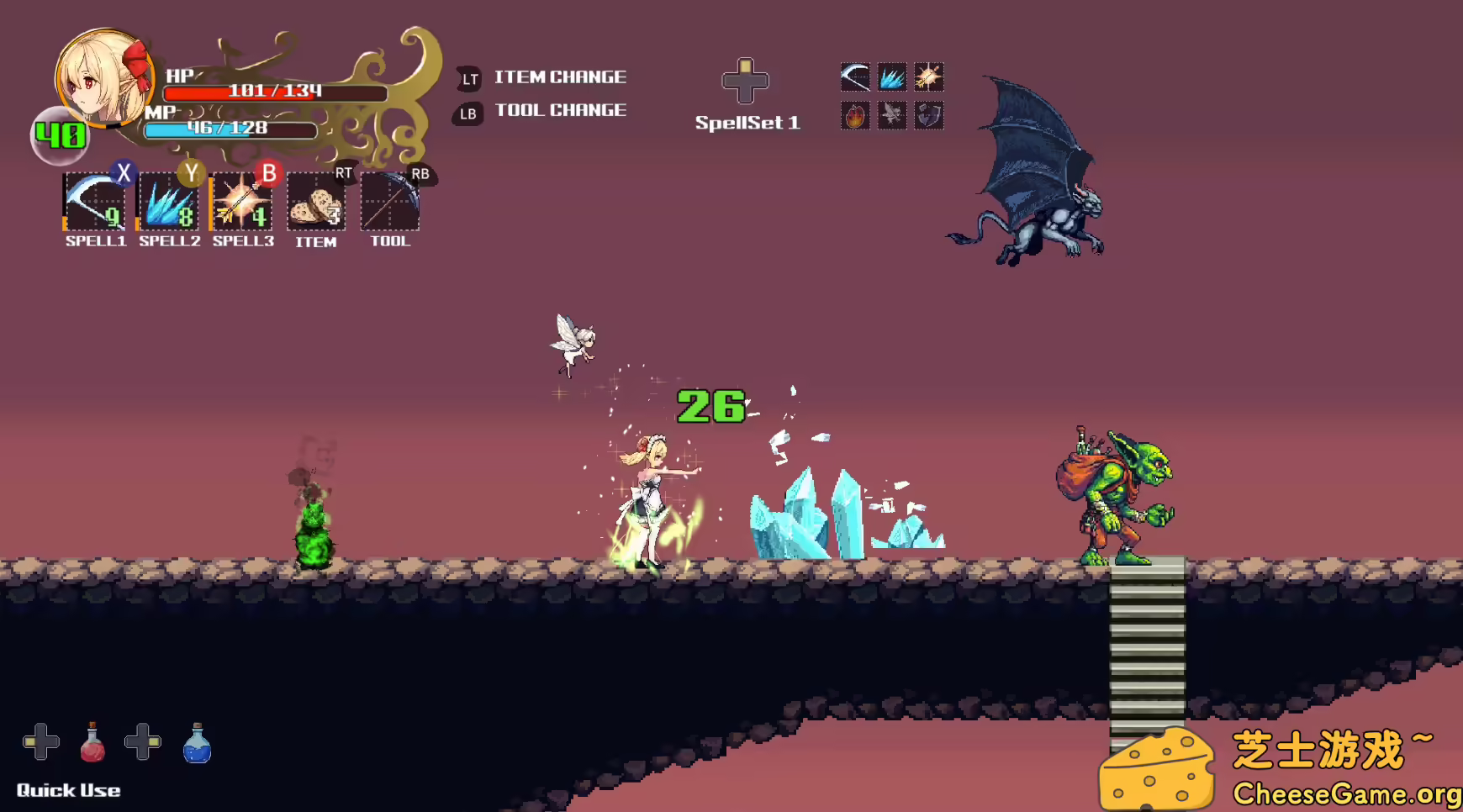
Task: Switch to SpellSet 1
Action: (748, 123)
